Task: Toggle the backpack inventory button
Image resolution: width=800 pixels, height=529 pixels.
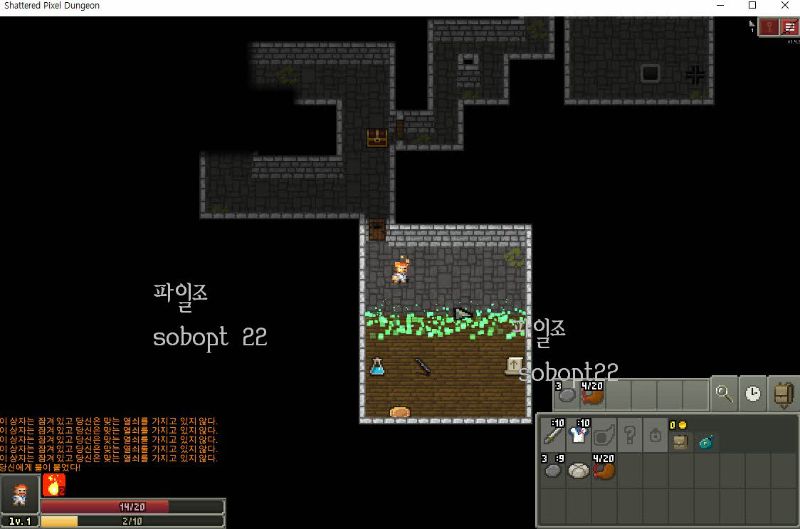Action: point(782,394)
